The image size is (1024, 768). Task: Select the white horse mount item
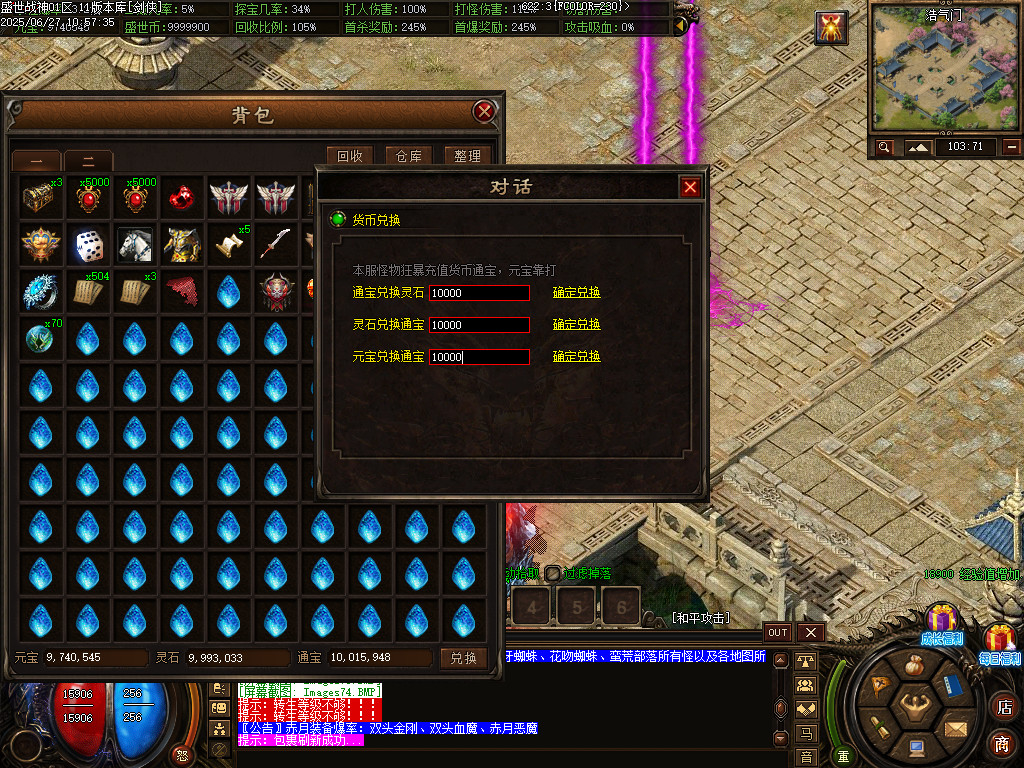pyautogui.click(x=135, y=244)
